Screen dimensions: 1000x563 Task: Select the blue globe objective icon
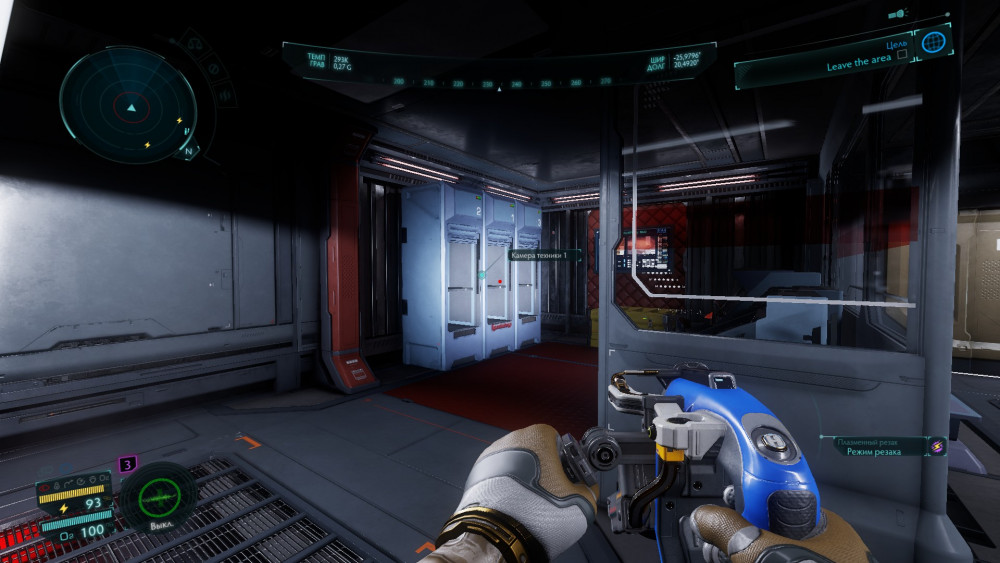pos(933,43)
